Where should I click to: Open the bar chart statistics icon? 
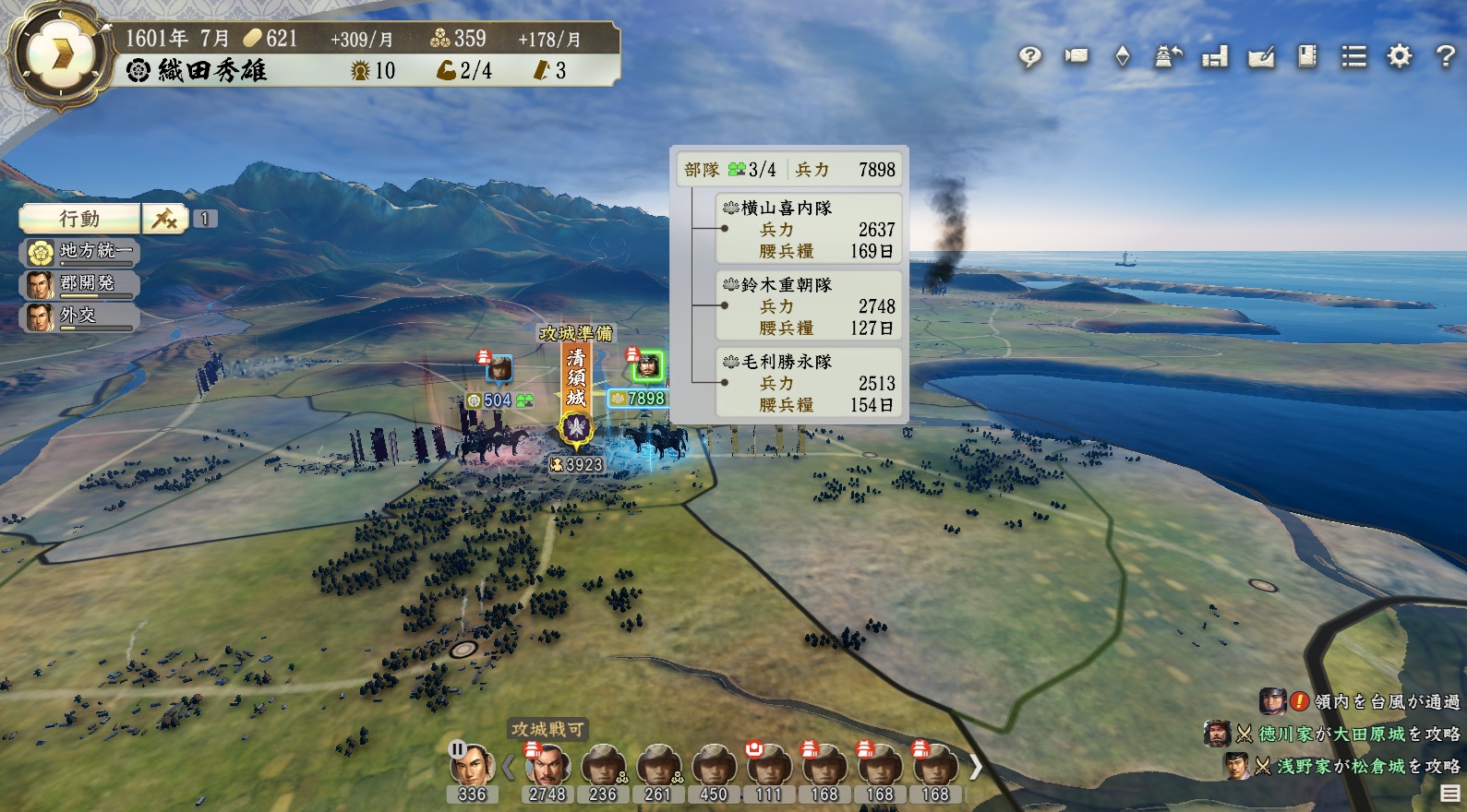[1214, 57]
